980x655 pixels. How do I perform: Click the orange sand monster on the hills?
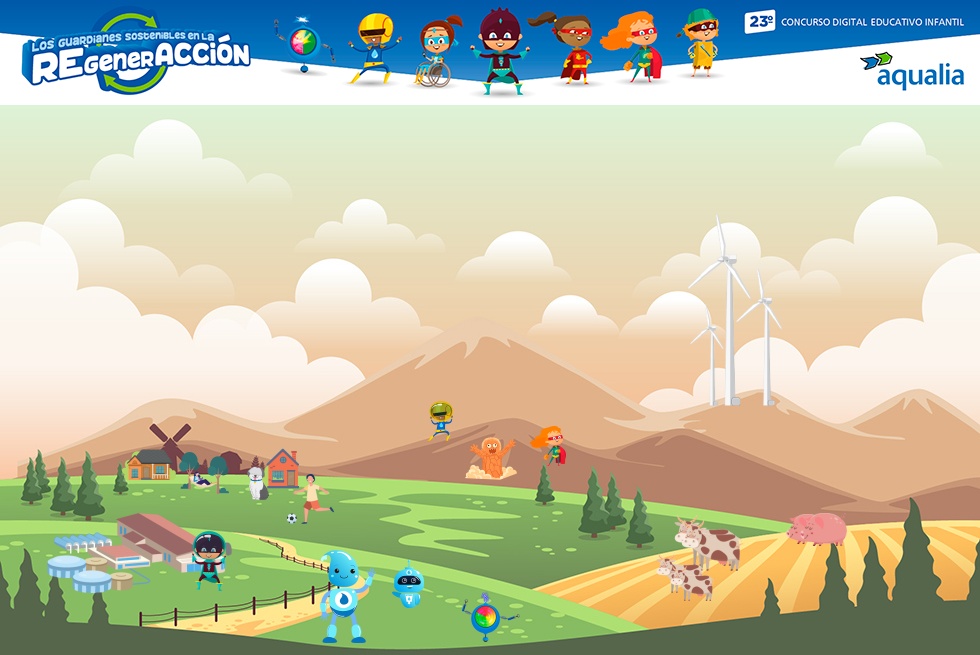491,457
